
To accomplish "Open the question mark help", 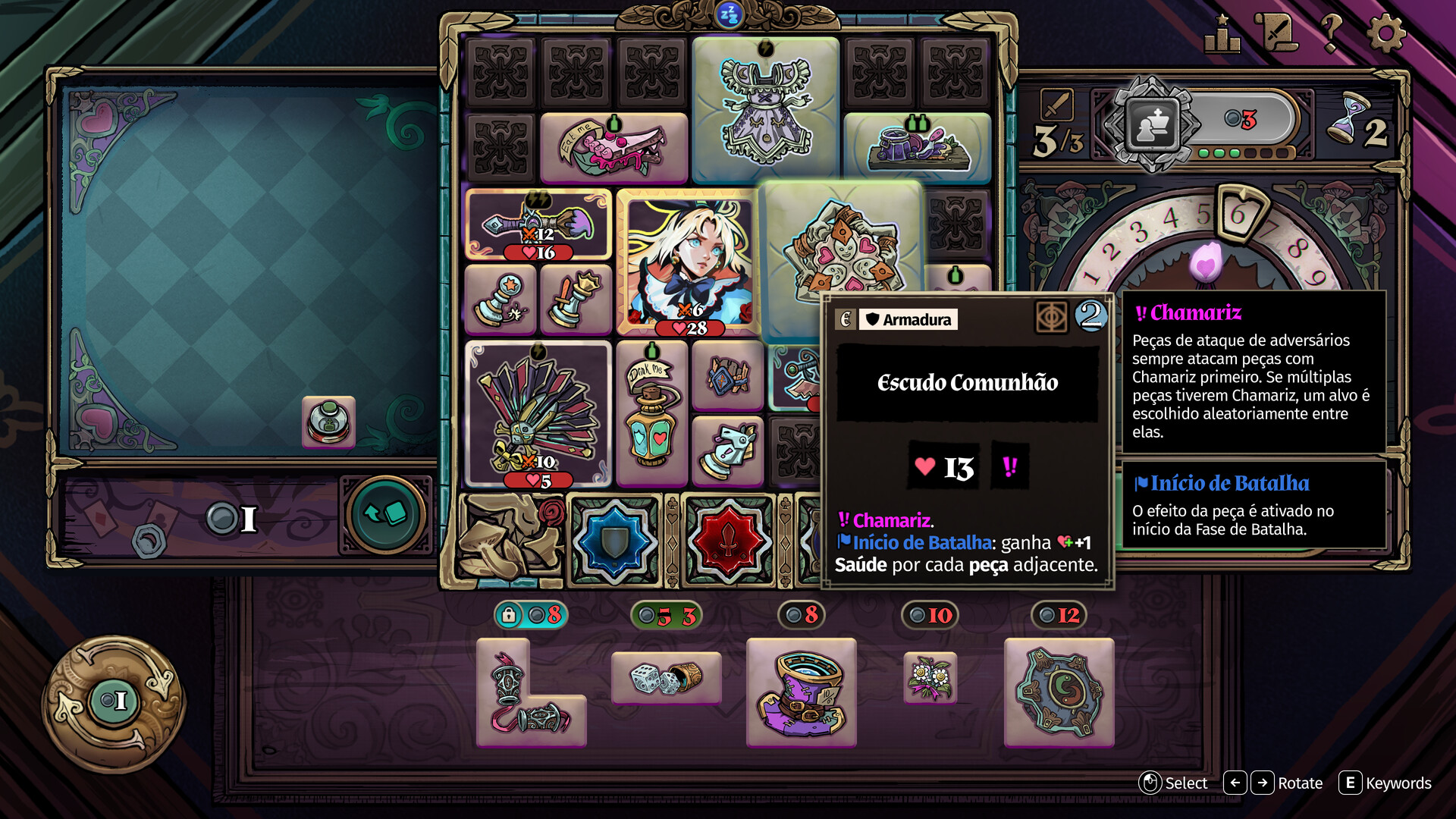I will (1331, 33).
